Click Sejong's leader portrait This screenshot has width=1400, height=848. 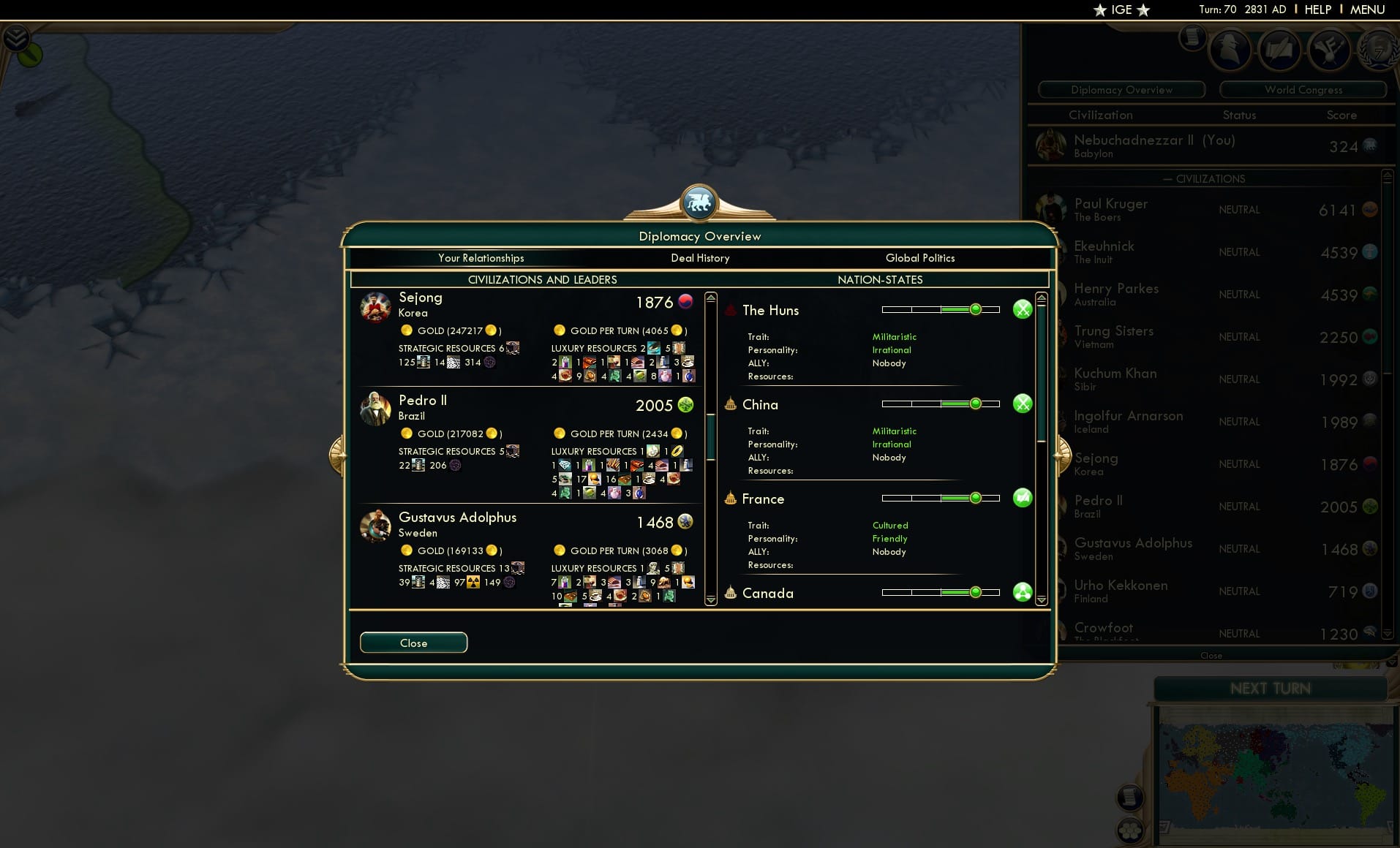375,308
